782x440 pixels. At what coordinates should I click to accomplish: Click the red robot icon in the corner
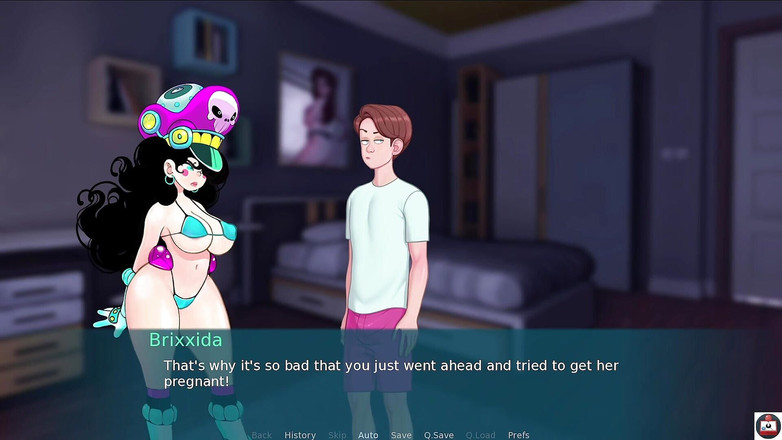click(767, 425)
